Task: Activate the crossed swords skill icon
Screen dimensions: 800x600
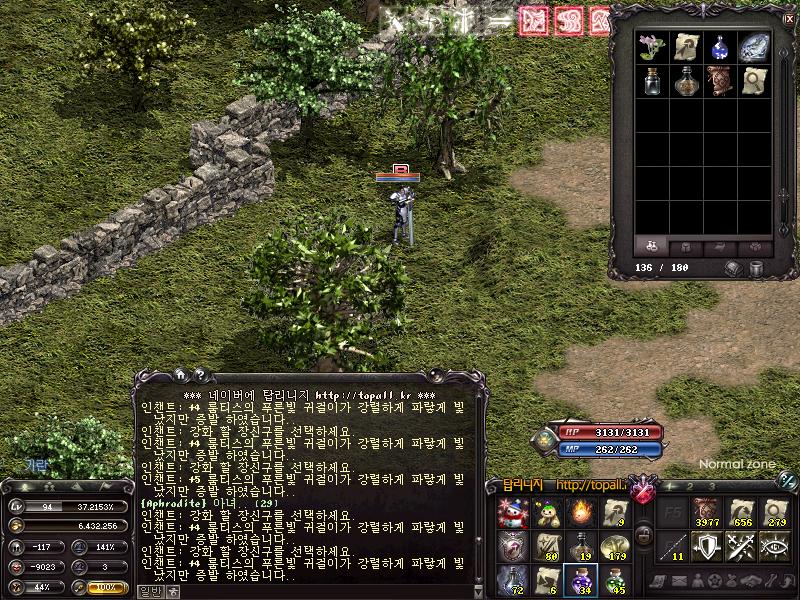Action: tap(742, 547)
